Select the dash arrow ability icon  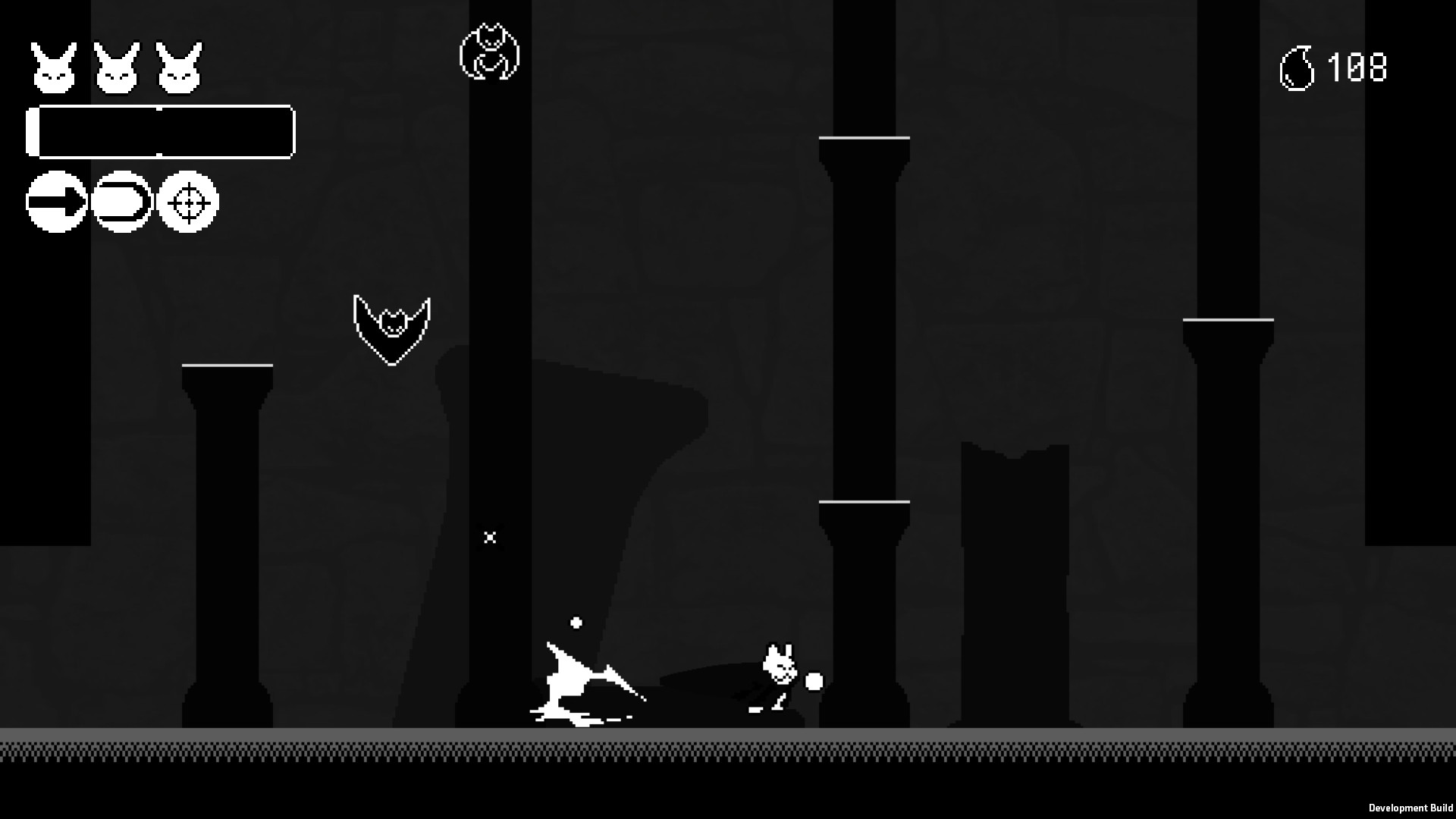(x=56, y=201)
